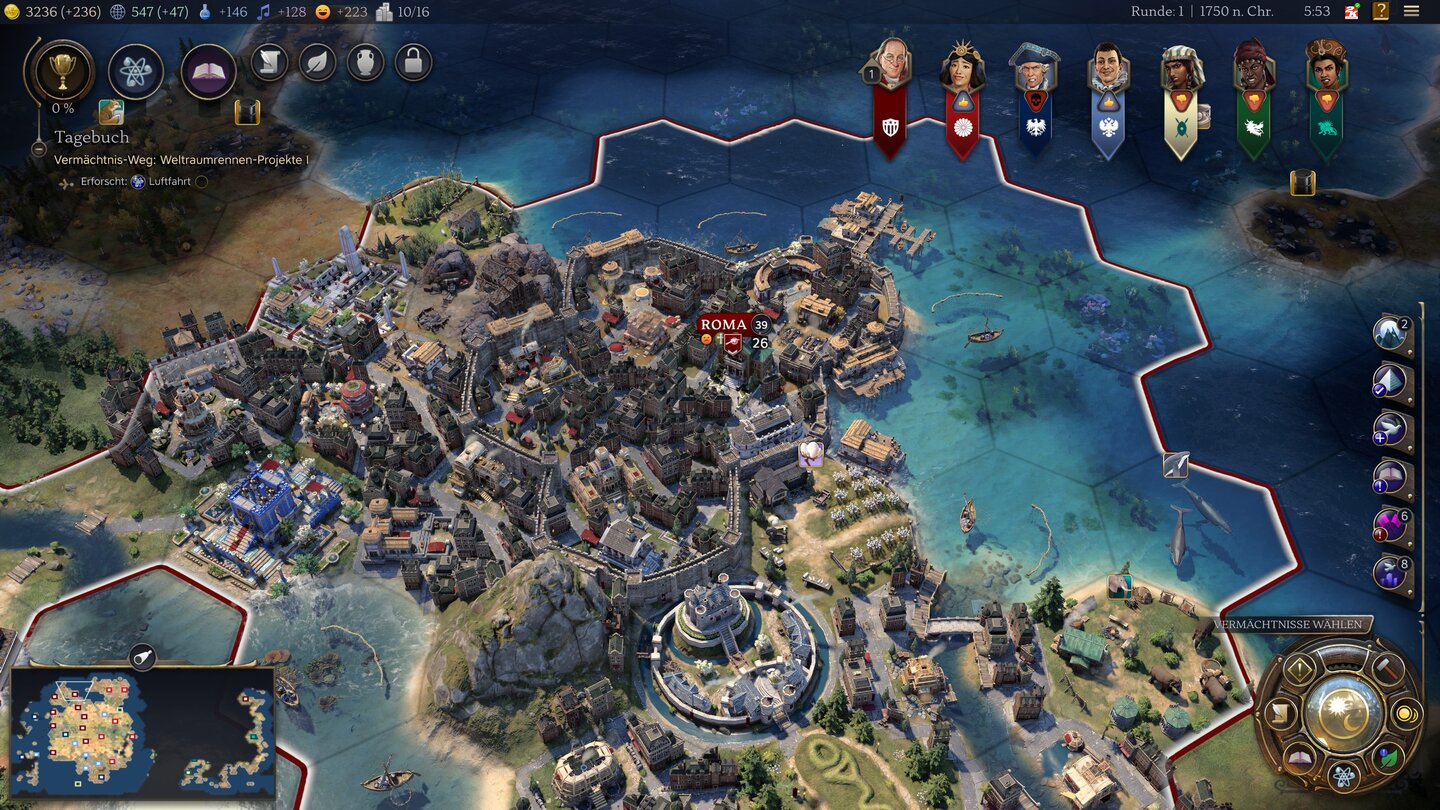Open the atom tech tree button

136,71
